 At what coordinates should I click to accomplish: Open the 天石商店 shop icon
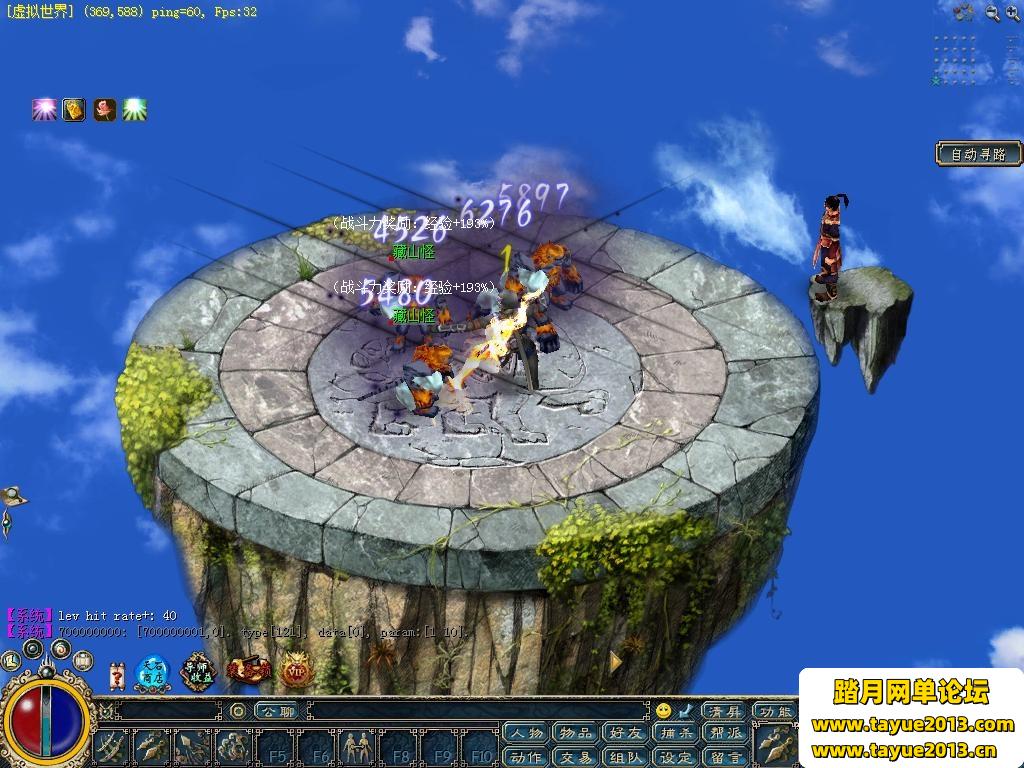[152, 672]
